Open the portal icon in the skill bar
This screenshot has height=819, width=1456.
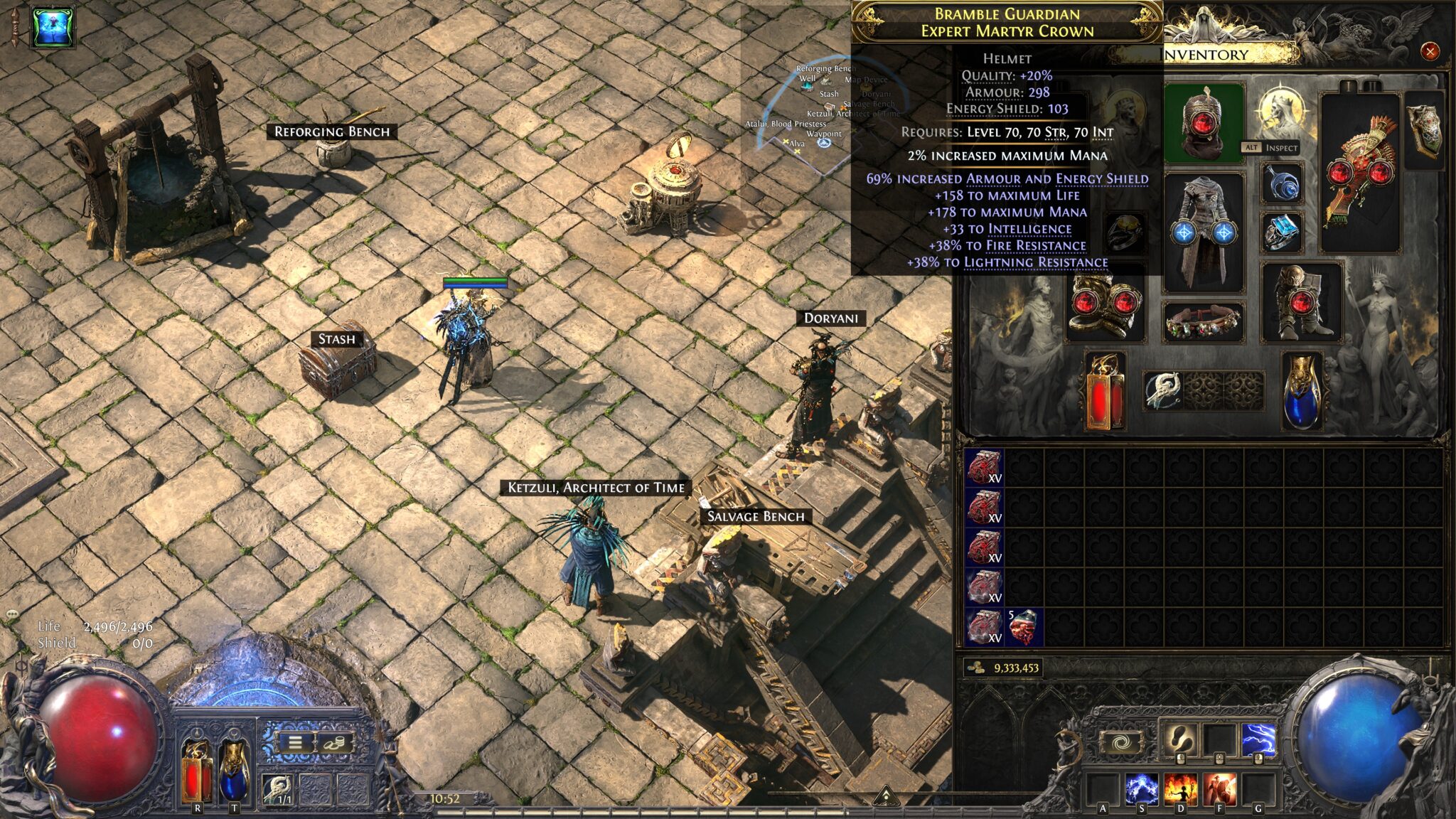[x=1122, y=742]
